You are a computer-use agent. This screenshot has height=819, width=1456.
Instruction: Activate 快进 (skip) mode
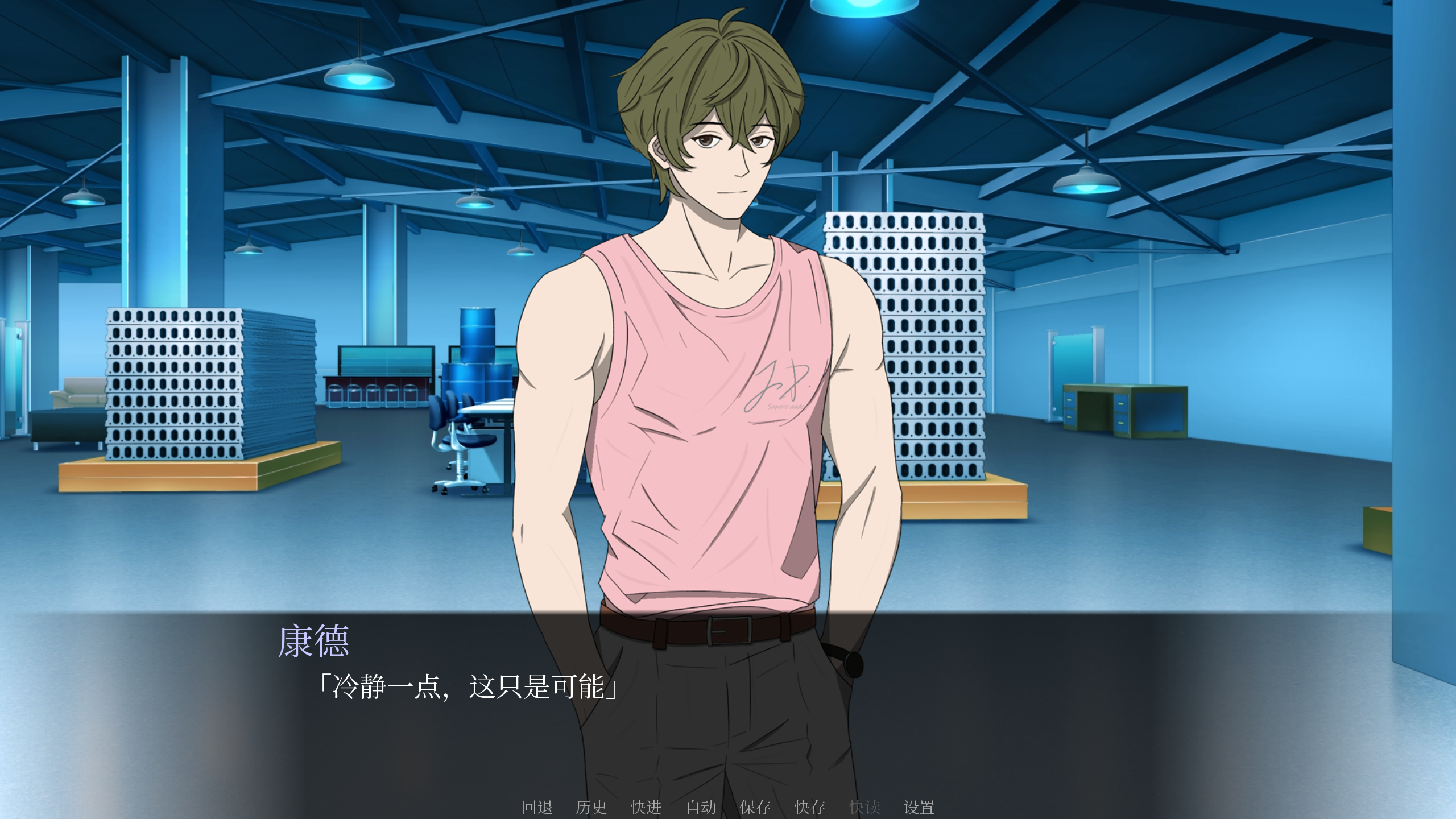(x=646, y=806)
